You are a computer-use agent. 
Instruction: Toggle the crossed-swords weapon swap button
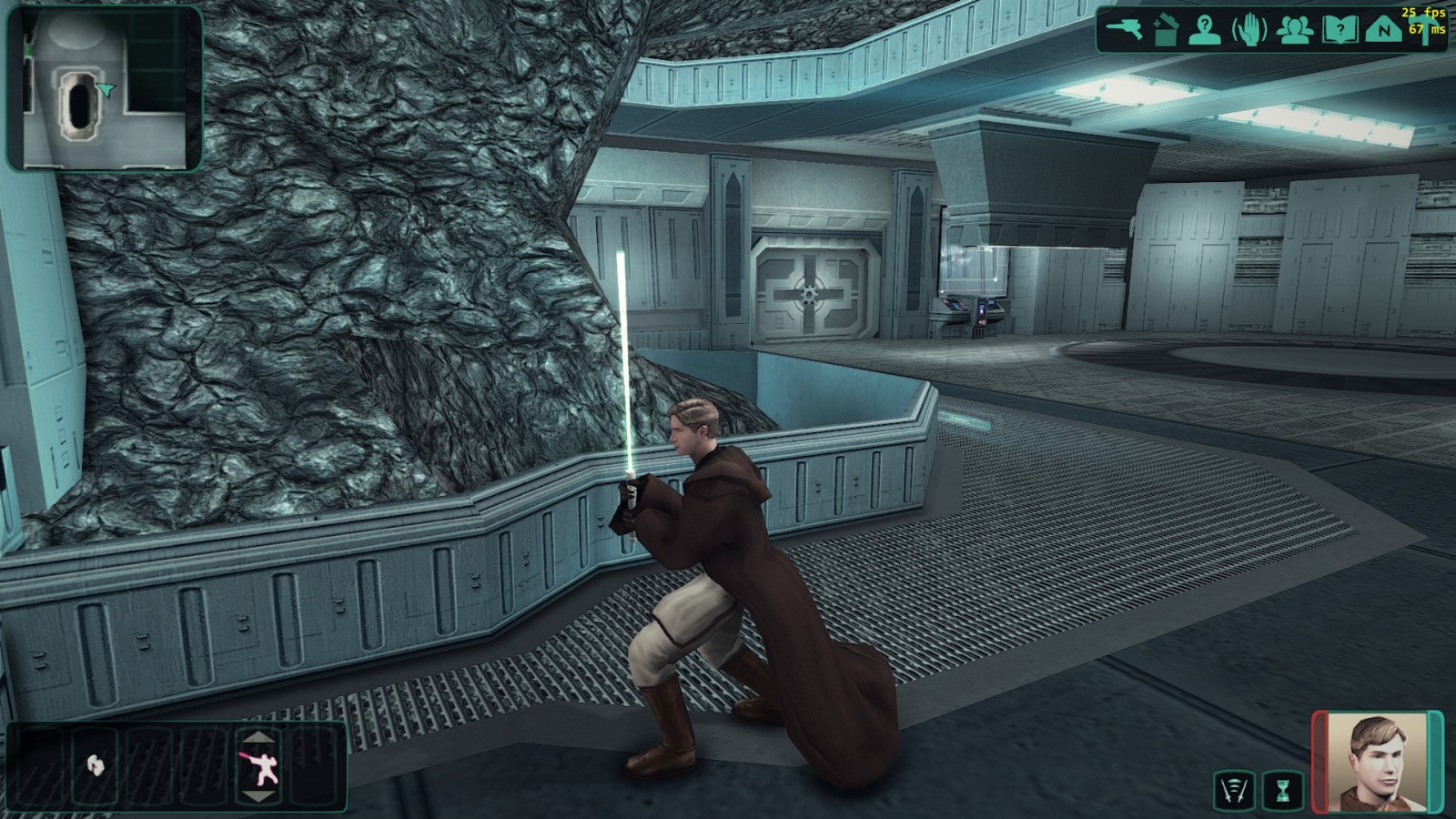1234,791
